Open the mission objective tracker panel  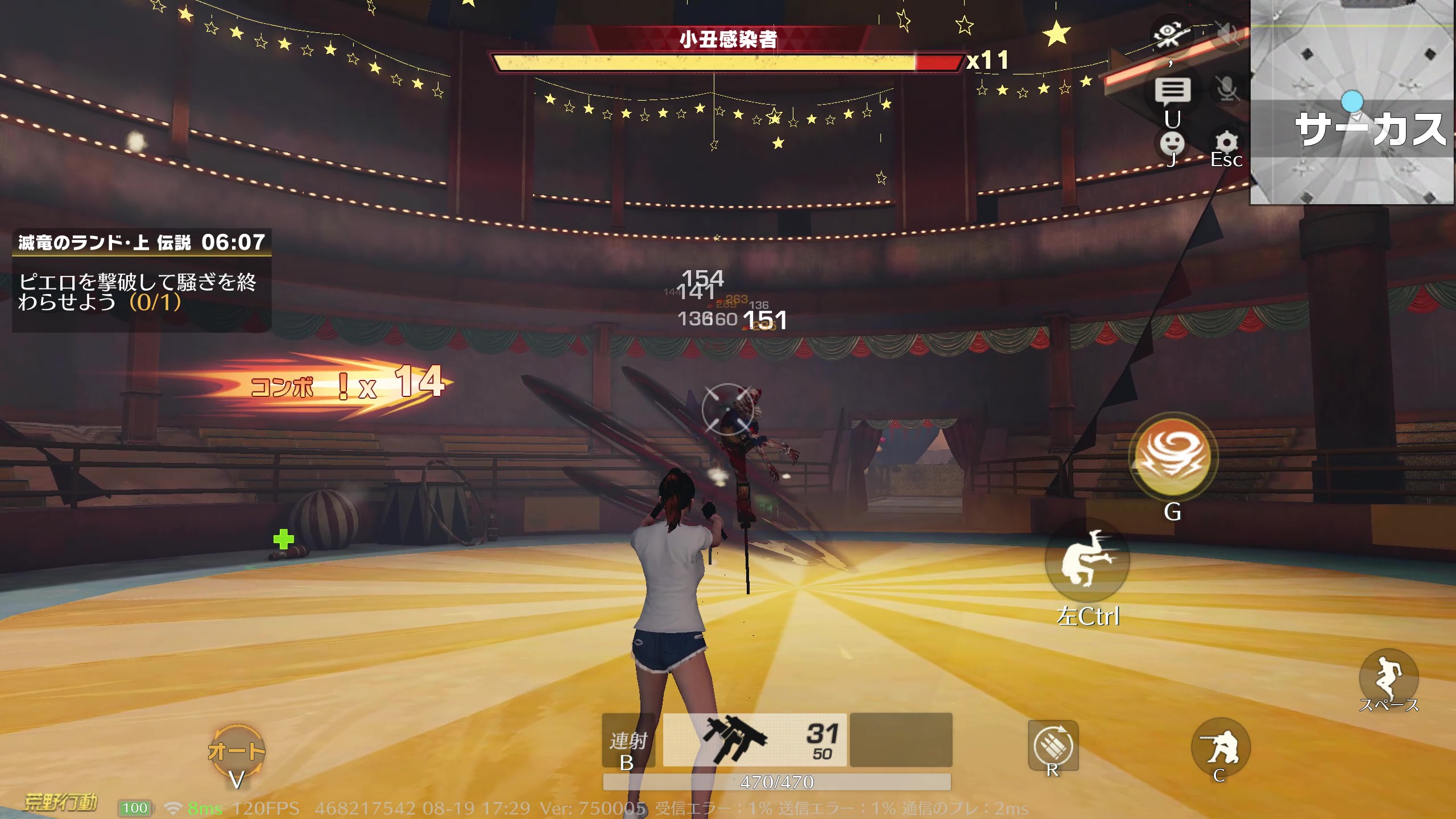pyautogui.click(x=142, y=280)
